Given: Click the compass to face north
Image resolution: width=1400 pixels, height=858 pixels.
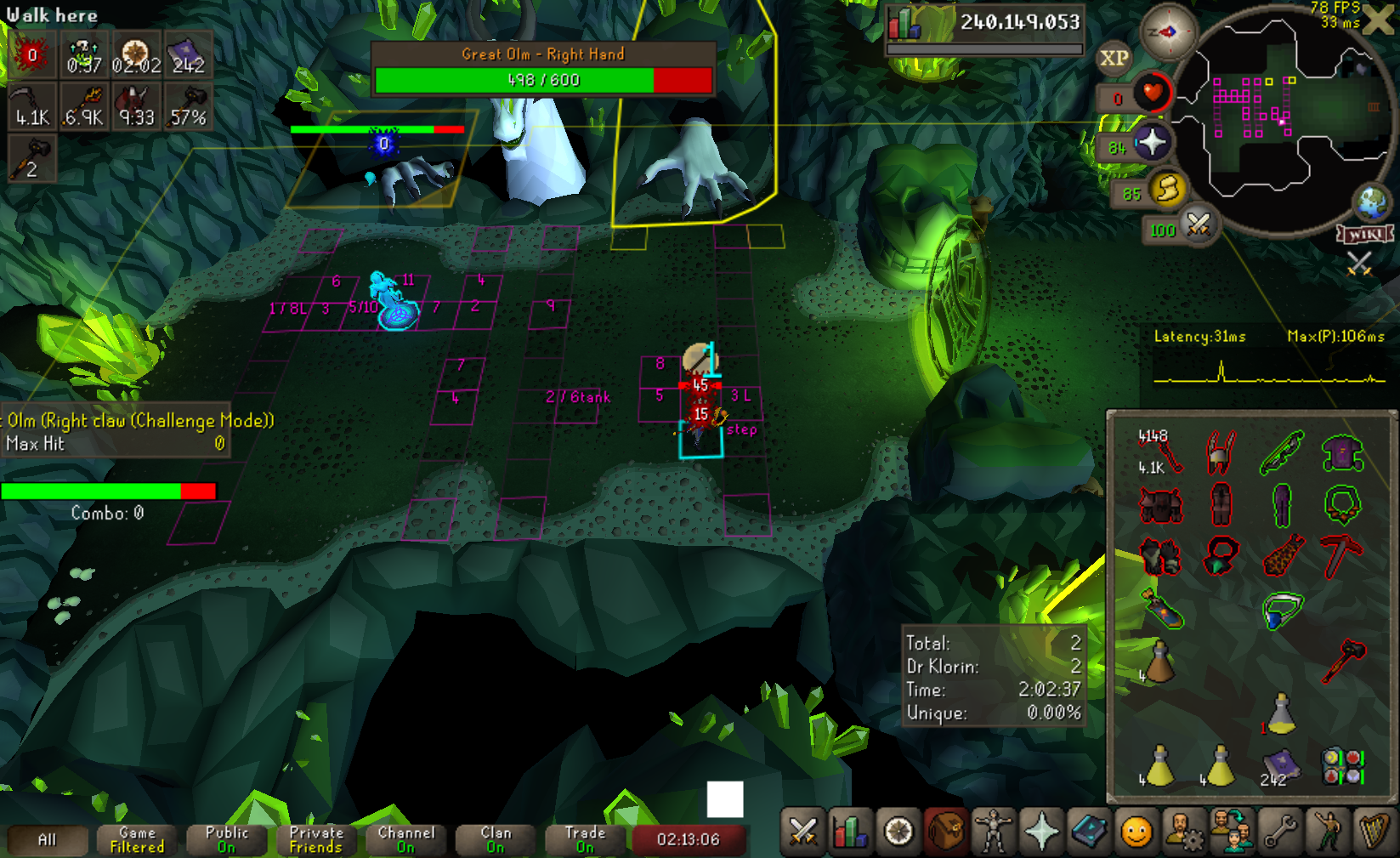Looking at the screenshot, I should 1168,32.
